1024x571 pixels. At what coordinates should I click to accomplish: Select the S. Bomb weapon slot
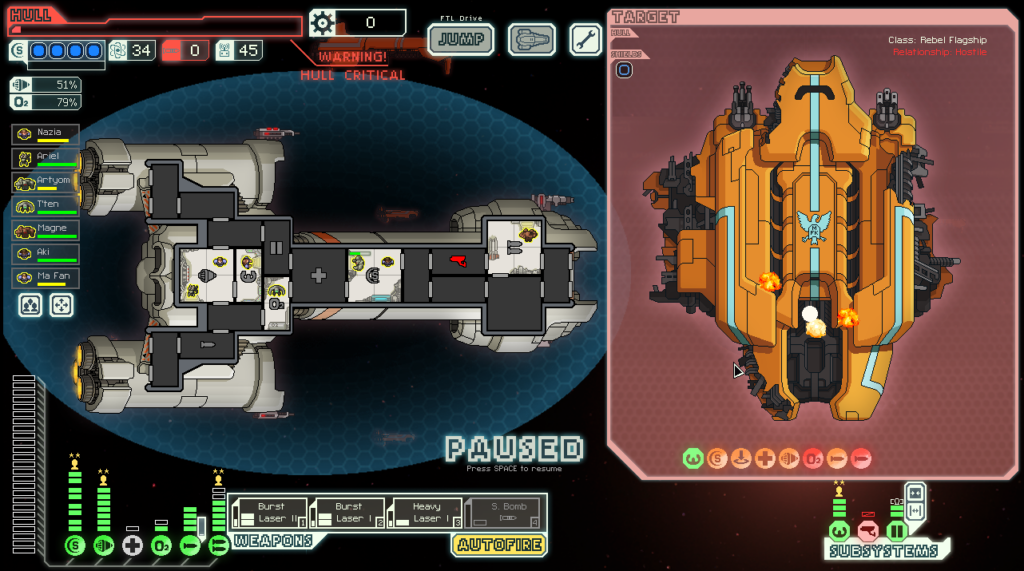tap(505, 512)
